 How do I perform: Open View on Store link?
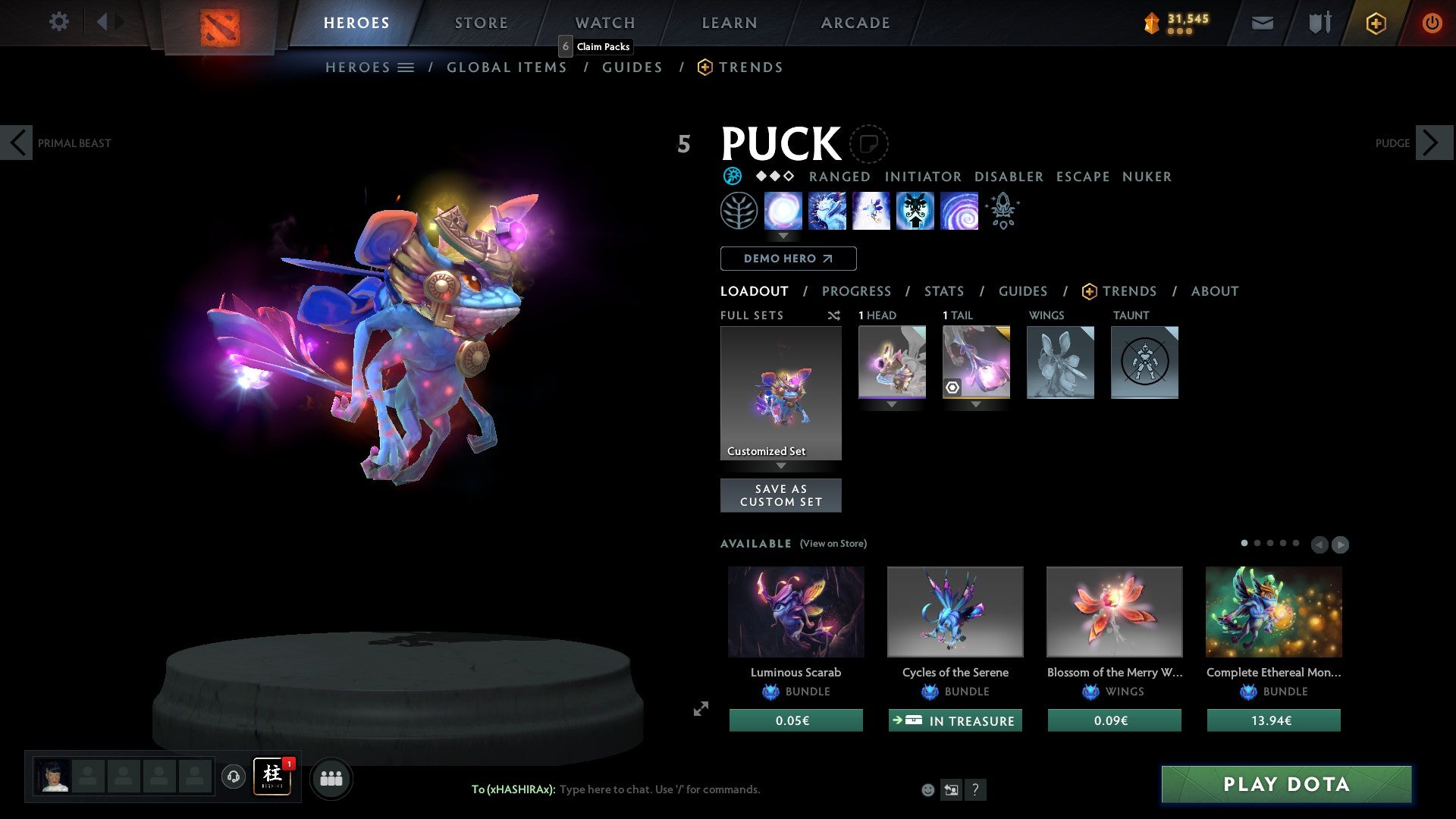(x=833, y=544)
